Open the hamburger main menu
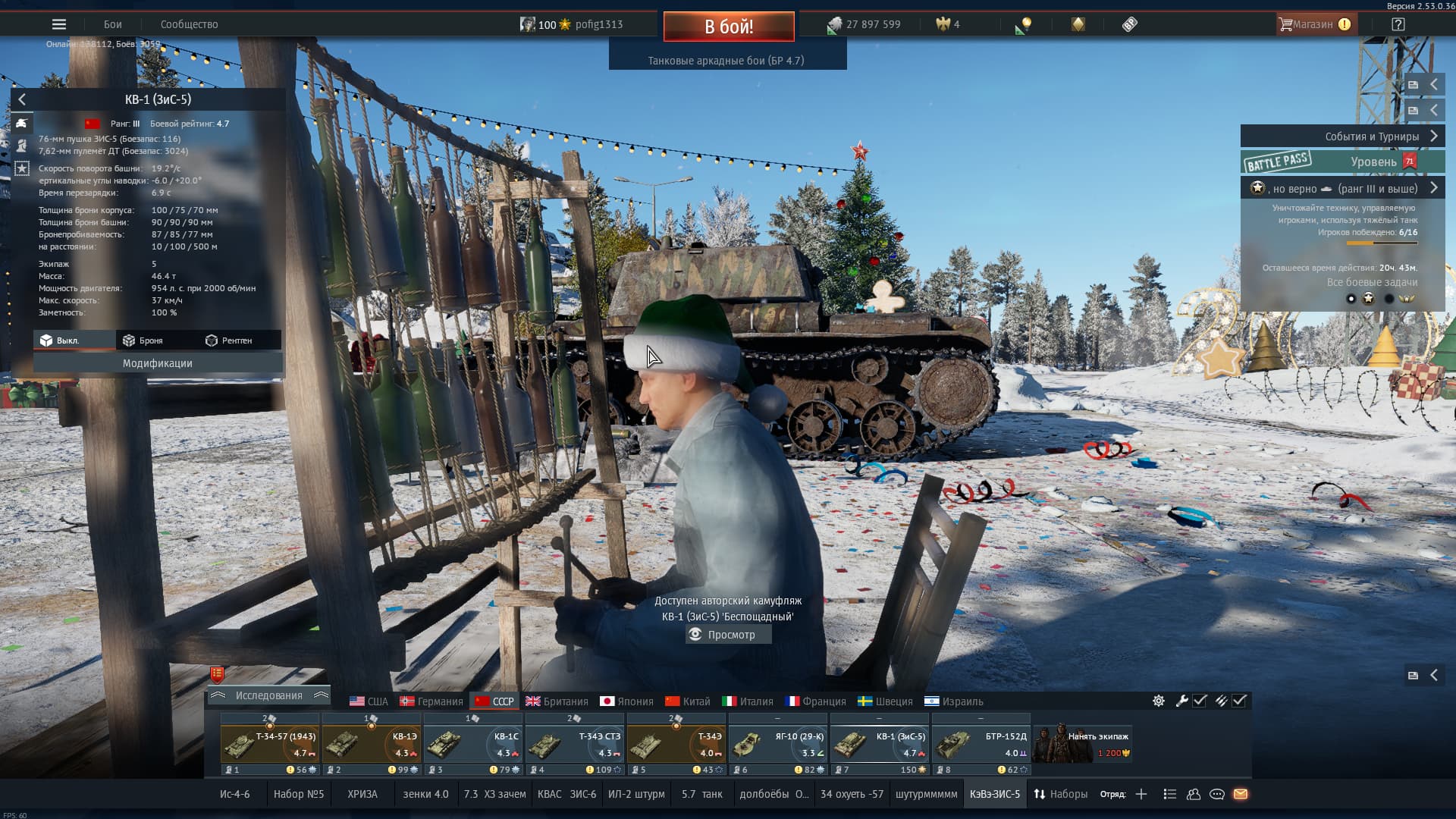The width and height of the screenshot is (1456, 819). click(59, 24)
